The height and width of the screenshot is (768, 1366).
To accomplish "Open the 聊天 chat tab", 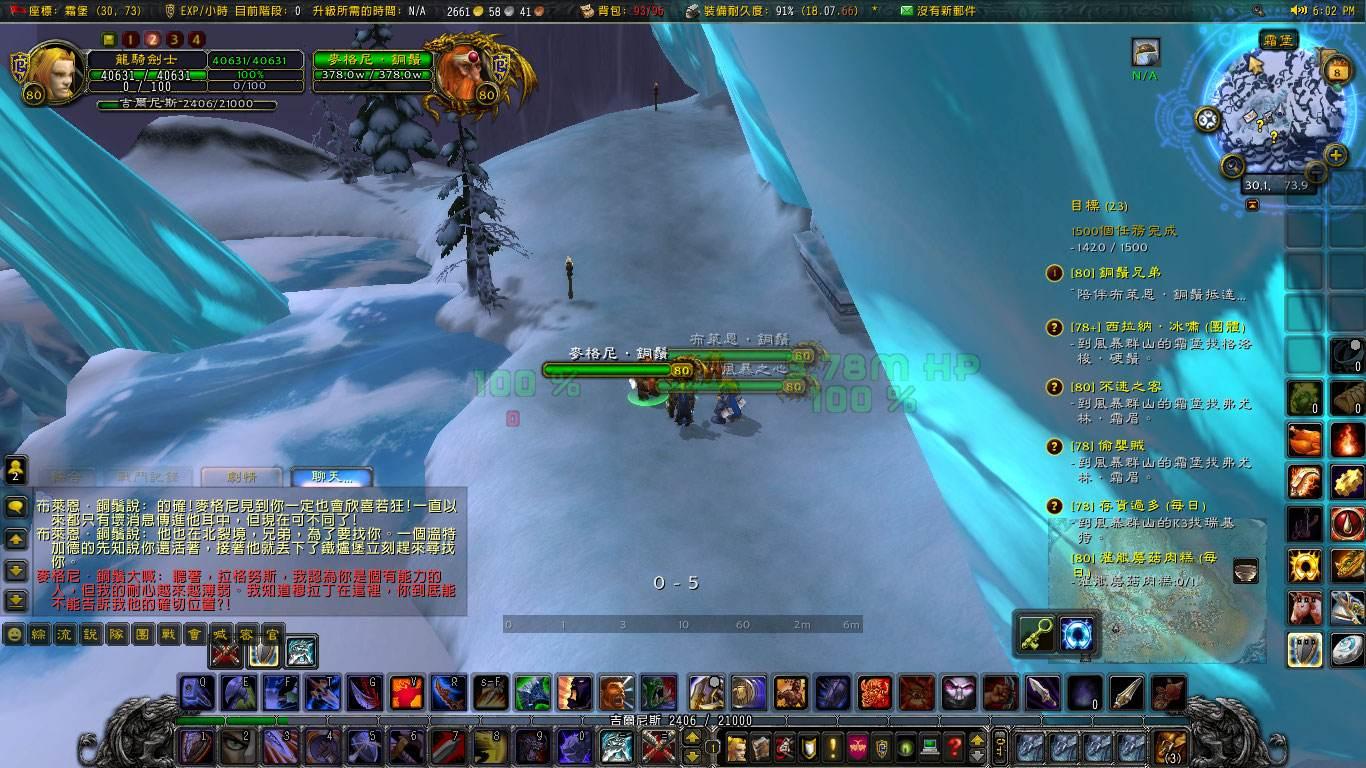I will click(331, 478).
